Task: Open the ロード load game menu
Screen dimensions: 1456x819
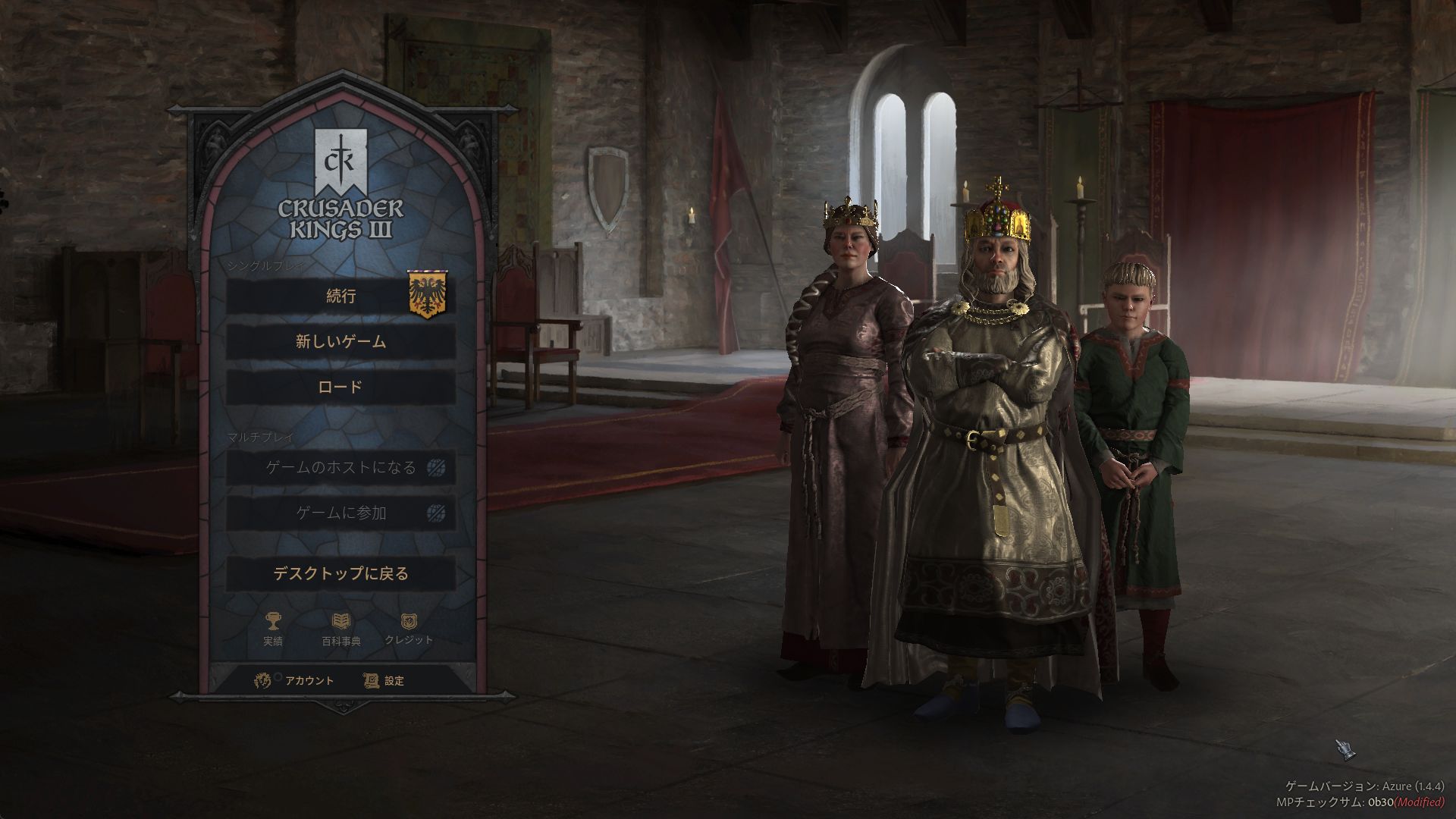Action: (x=340, y=388)
